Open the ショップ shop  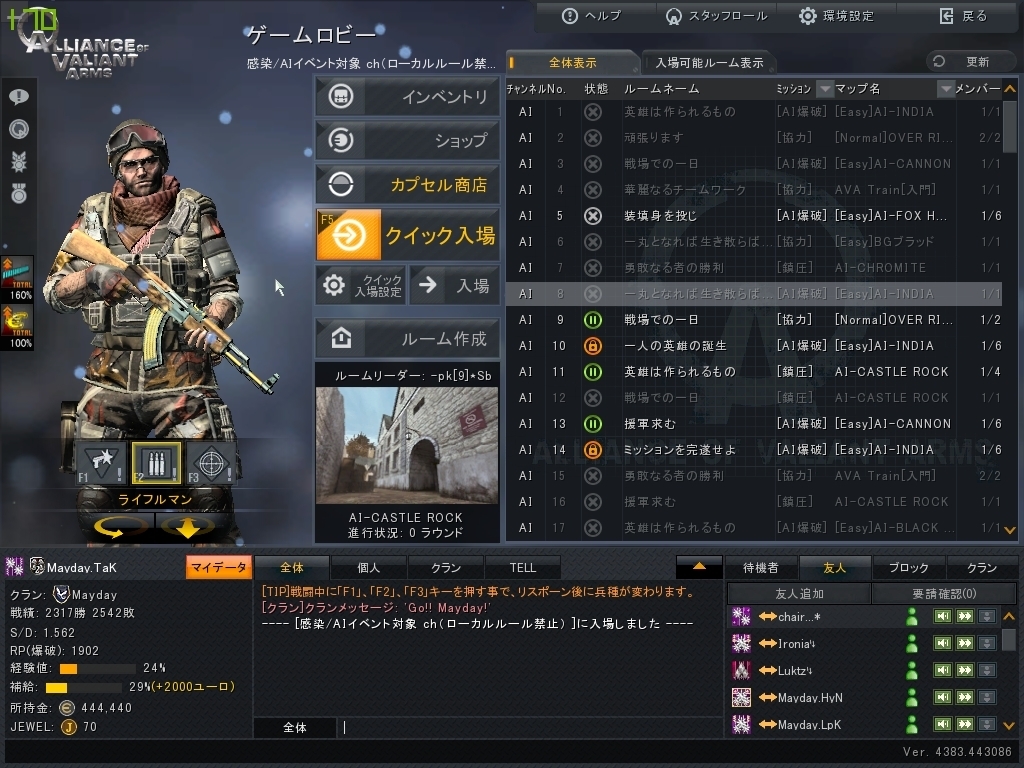click(x=407, y=140)
